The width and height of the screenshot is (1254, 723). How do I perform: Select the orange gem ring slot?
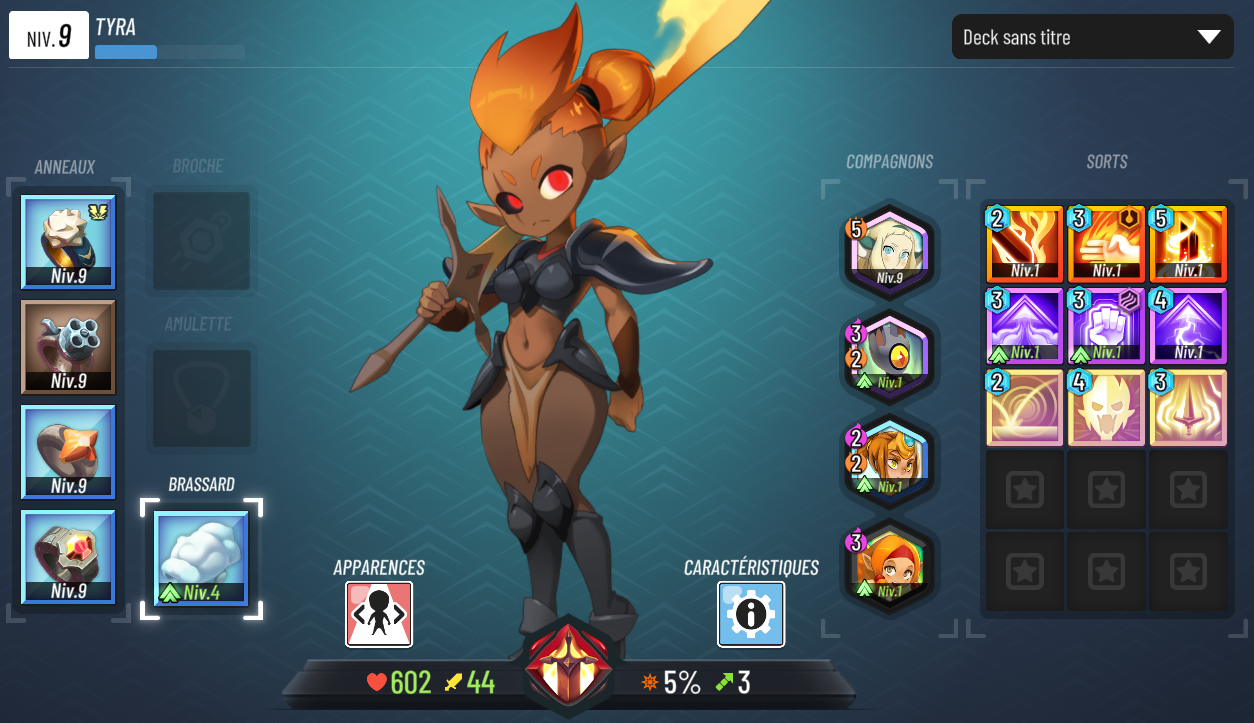69,452
